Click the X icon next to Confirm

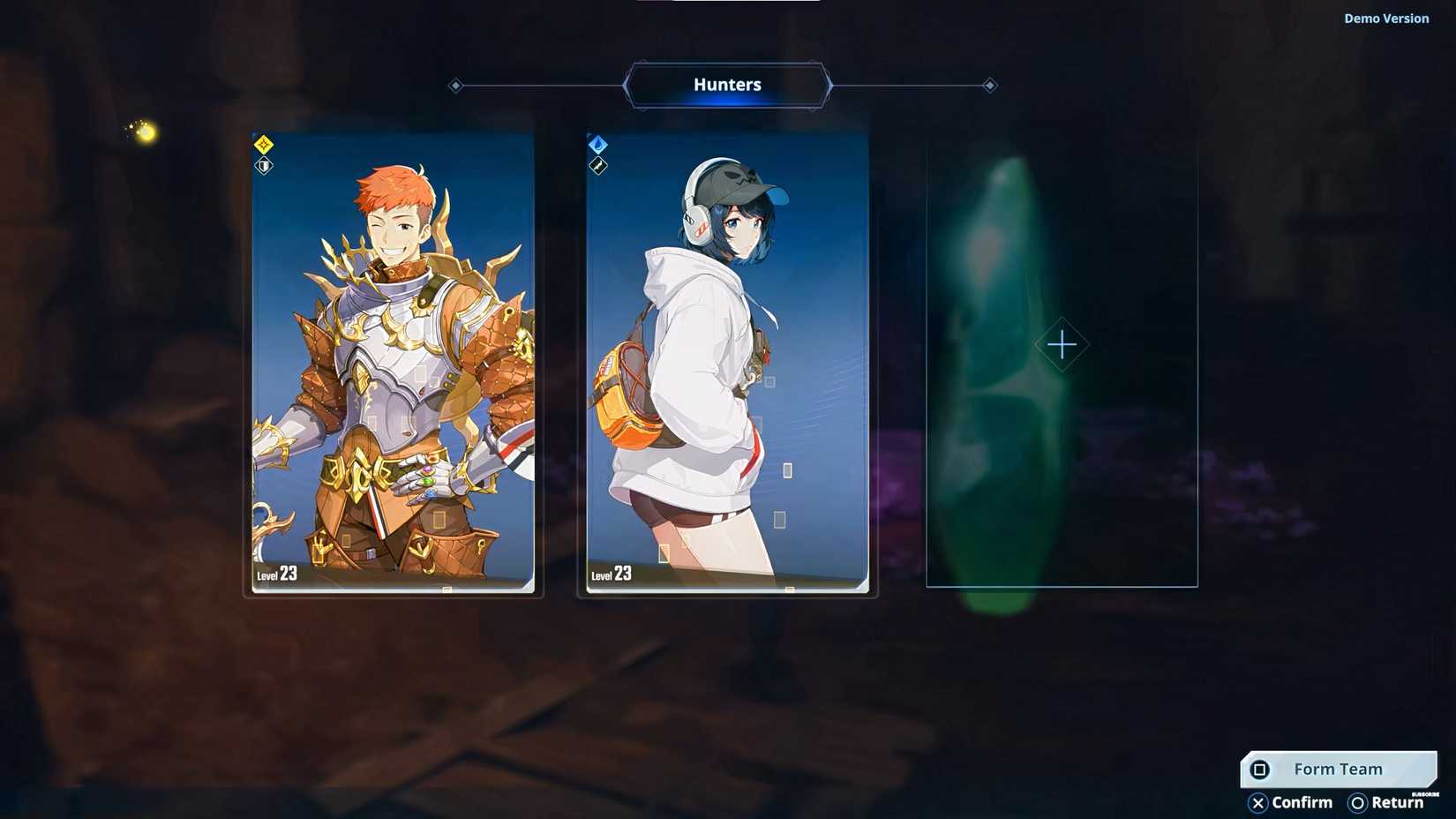[1259, 803]
